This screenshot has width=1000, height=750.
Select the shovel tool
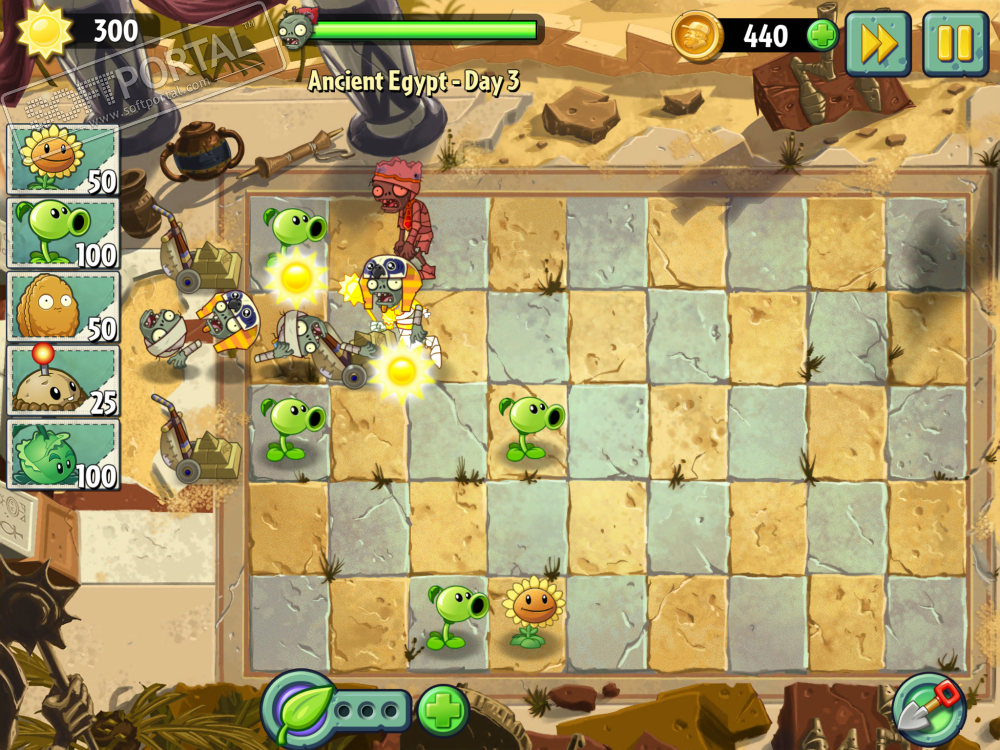tap(929, 709)
